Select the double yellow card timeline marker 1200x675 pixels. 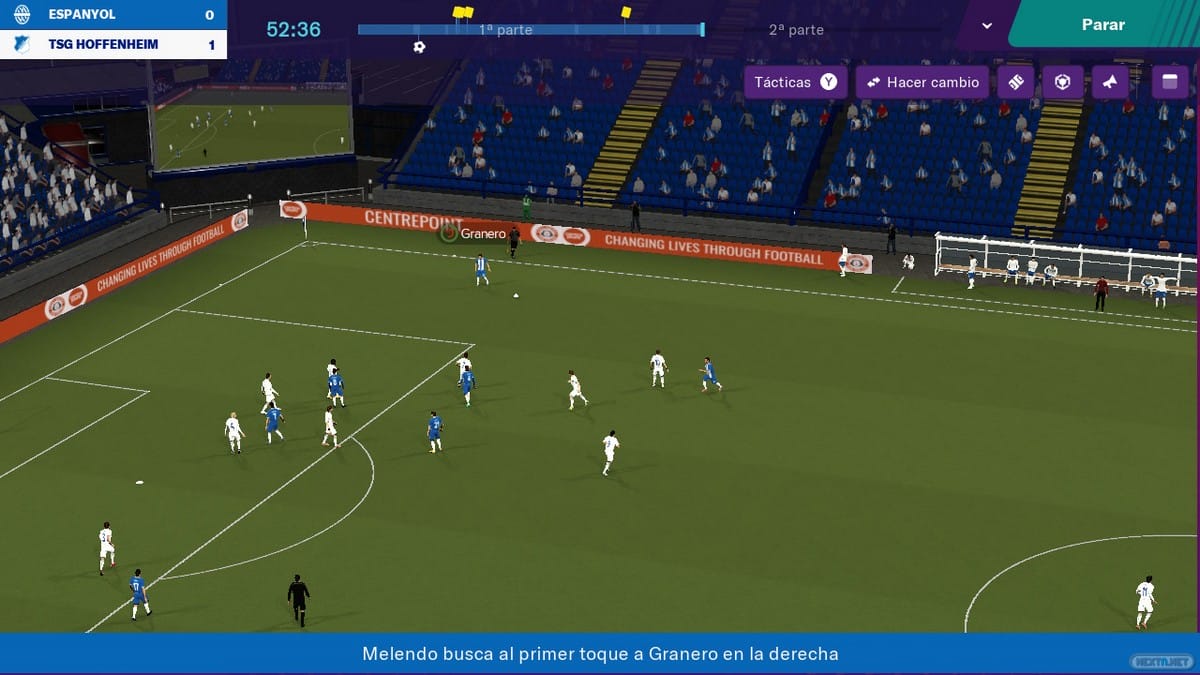pos(462,12)
